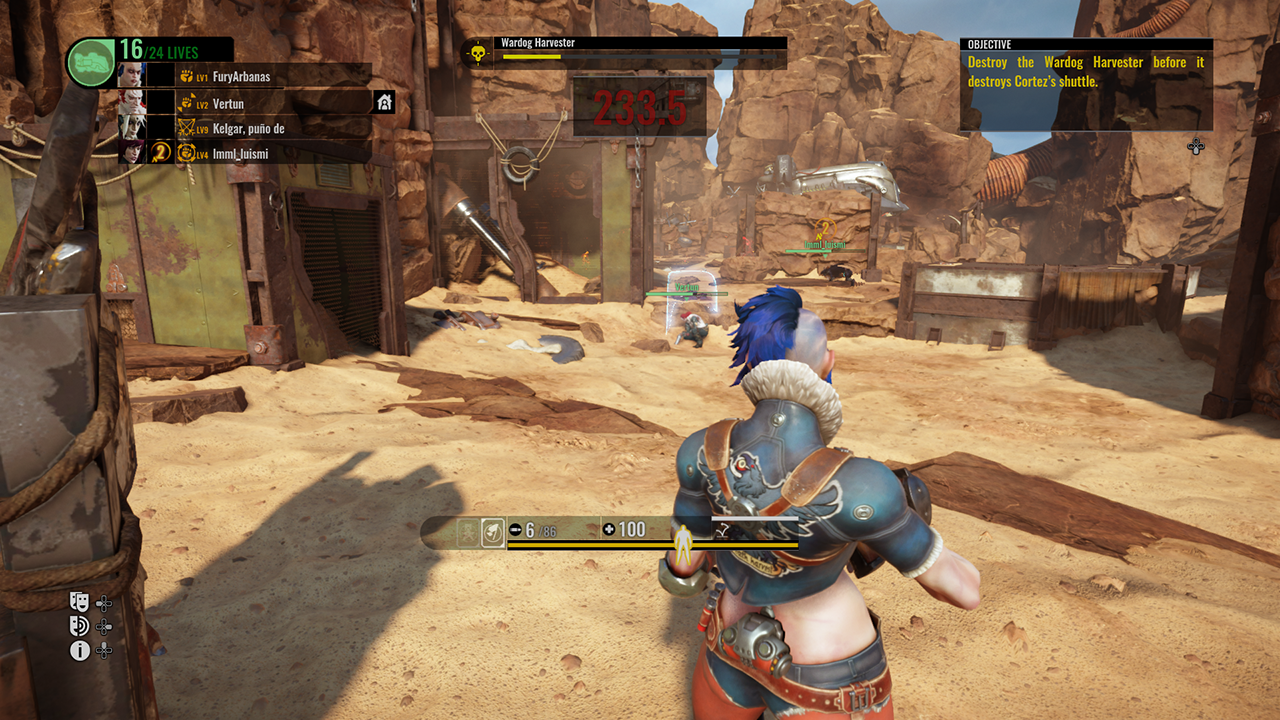Show the info circle icon panel

(80, 651)
